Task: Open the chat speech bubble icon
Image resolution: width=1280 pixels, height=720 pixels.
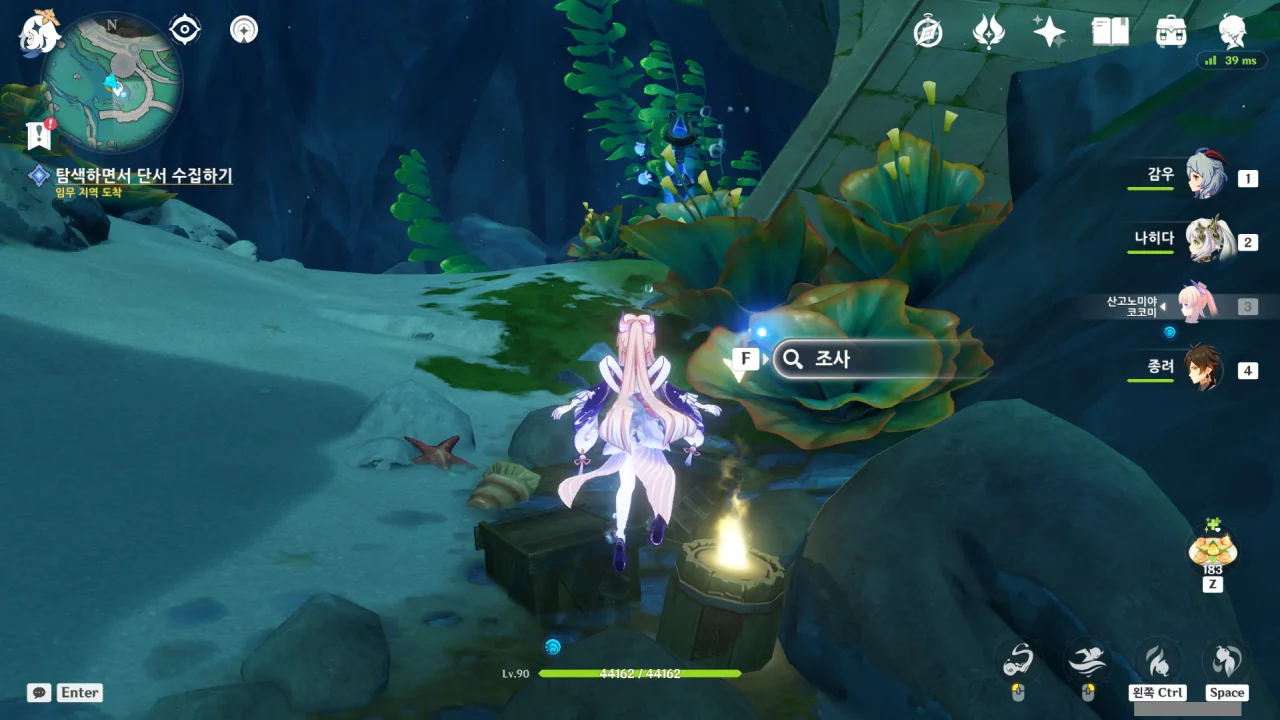Action: [39, 692]
